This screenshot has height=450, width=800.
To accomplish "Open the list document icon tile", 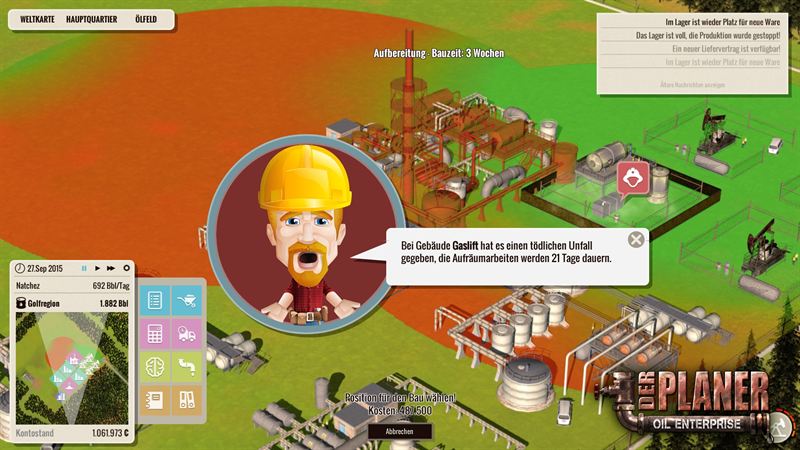I will [x=155, y=299].
